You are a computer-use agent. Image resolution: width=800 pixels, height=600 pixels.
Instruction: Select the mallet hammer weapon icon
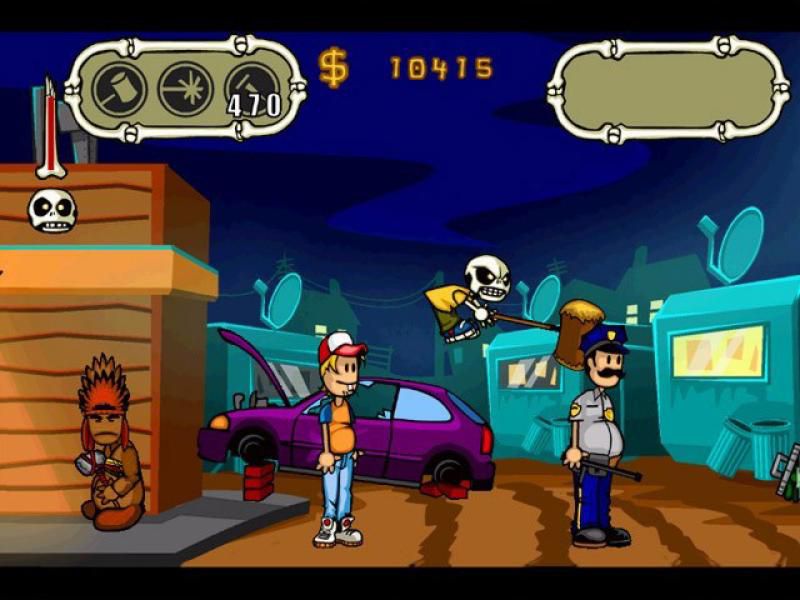120,89
